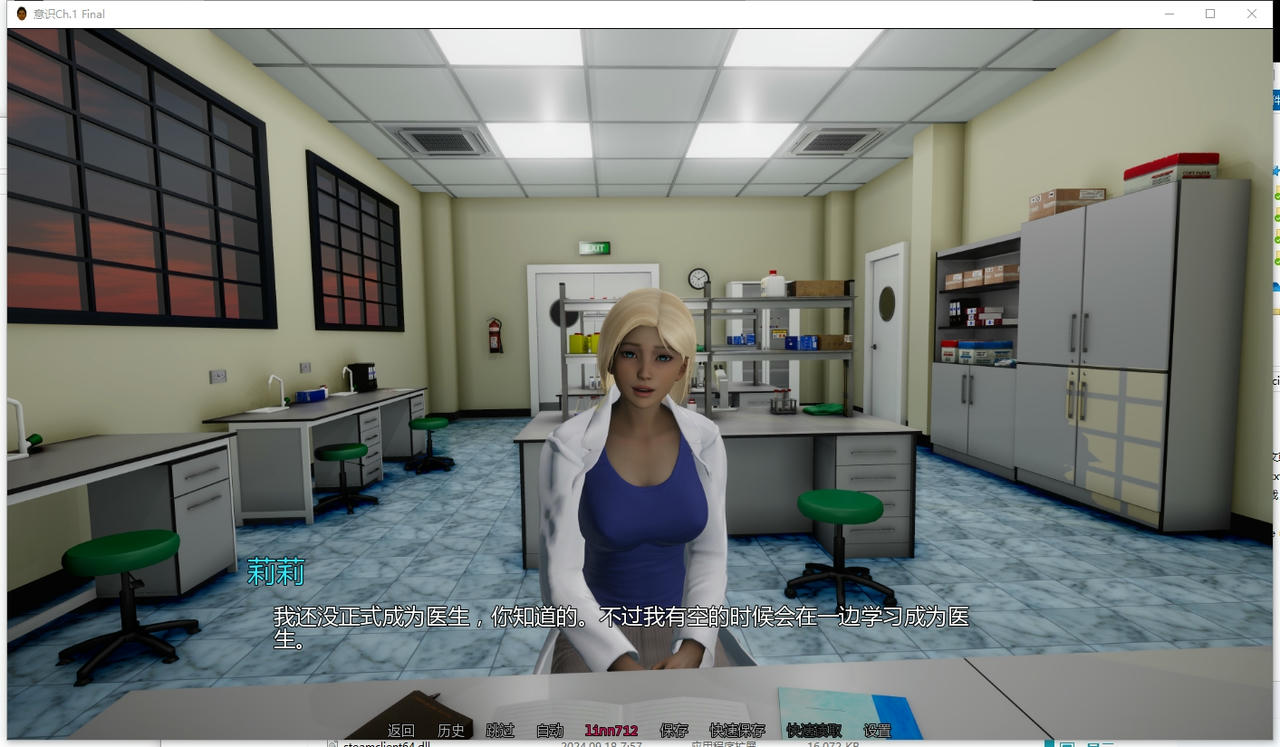Minimize the game window

(1169, 14)
